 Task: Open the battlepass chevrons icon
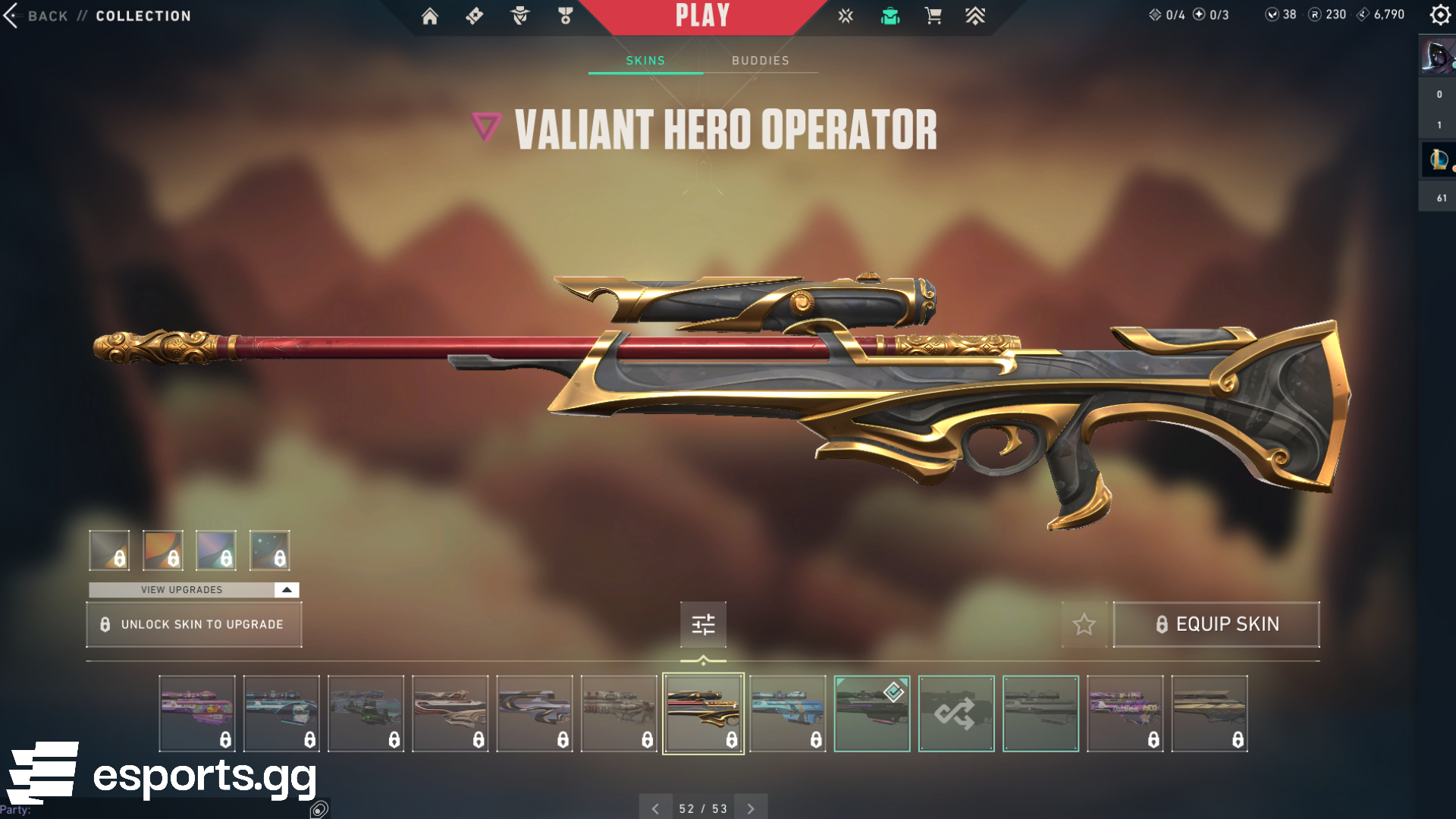tap(975, 16)
